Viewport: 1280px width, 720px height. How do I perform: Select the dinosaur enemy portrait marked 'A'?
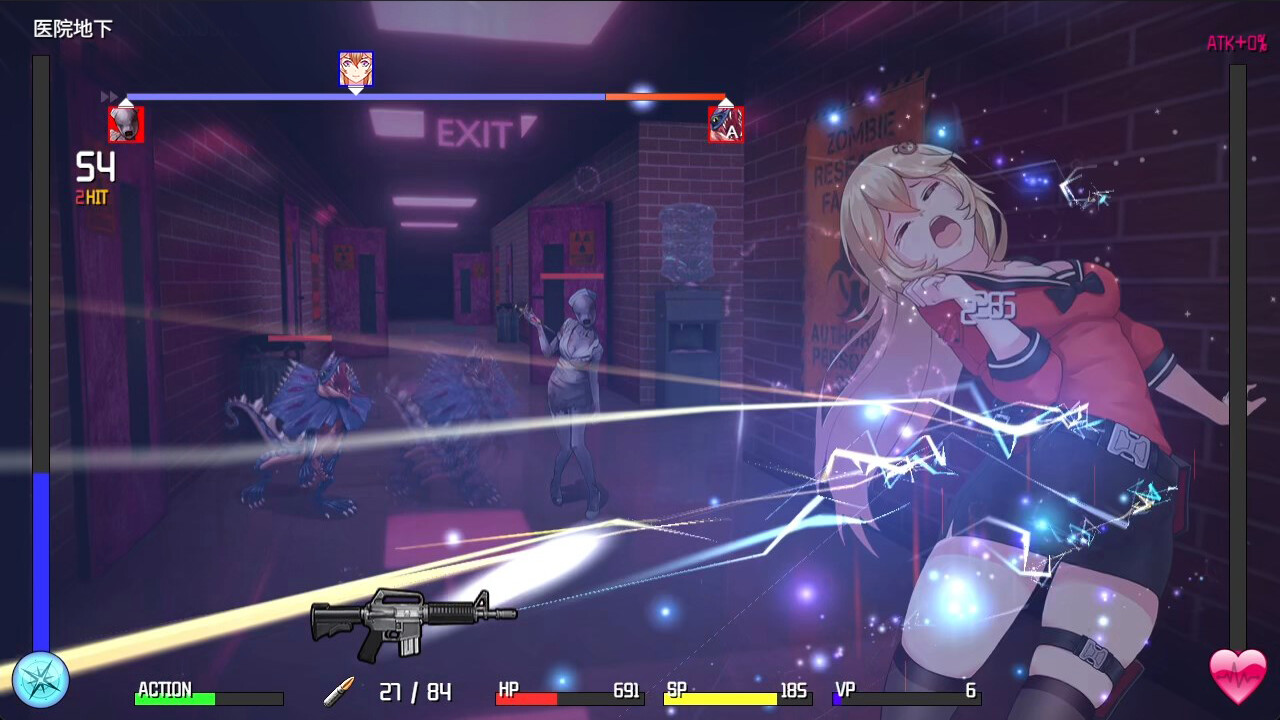727,124
